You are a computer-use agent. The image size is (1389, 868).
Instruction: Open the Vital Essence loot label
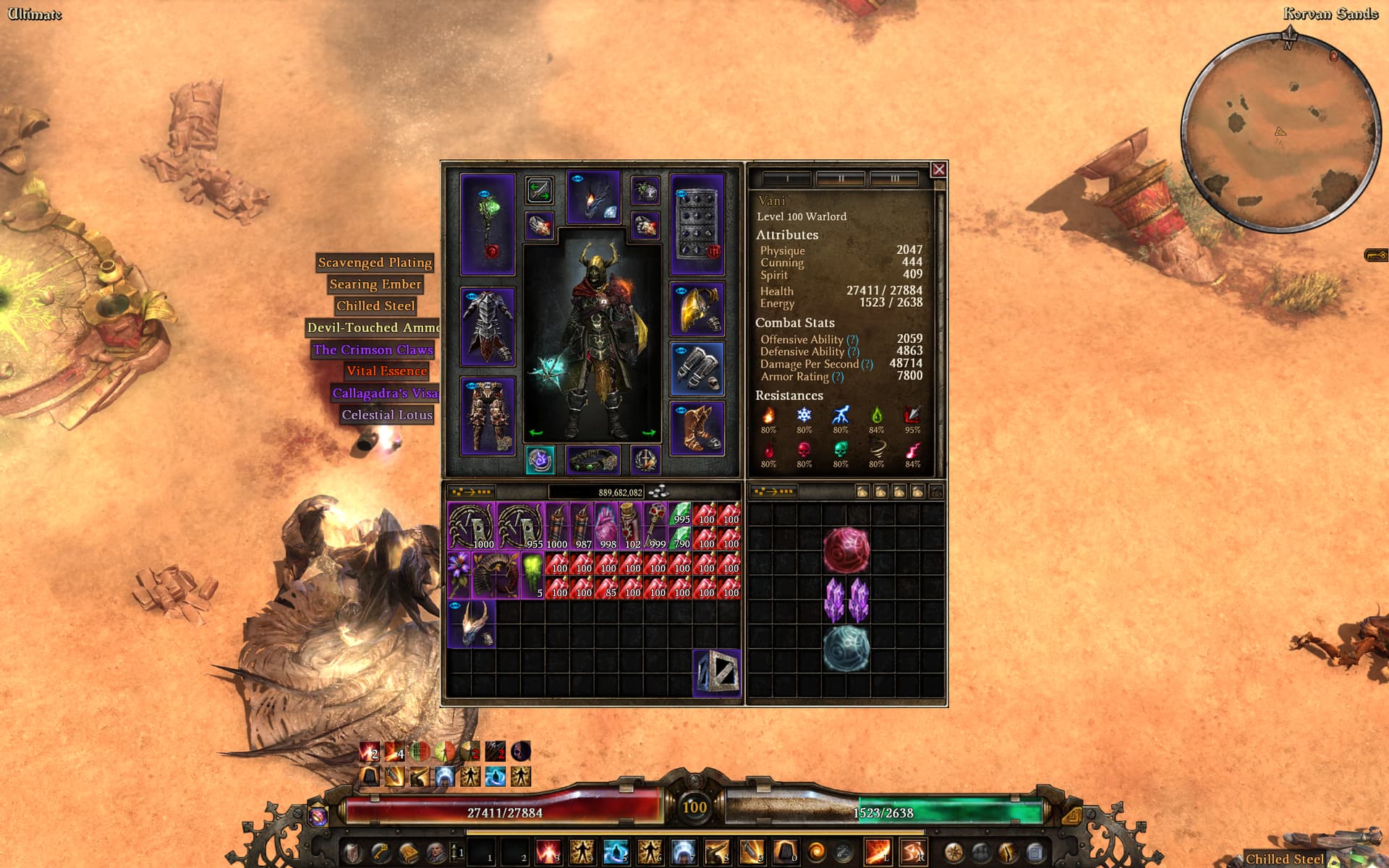386,371
